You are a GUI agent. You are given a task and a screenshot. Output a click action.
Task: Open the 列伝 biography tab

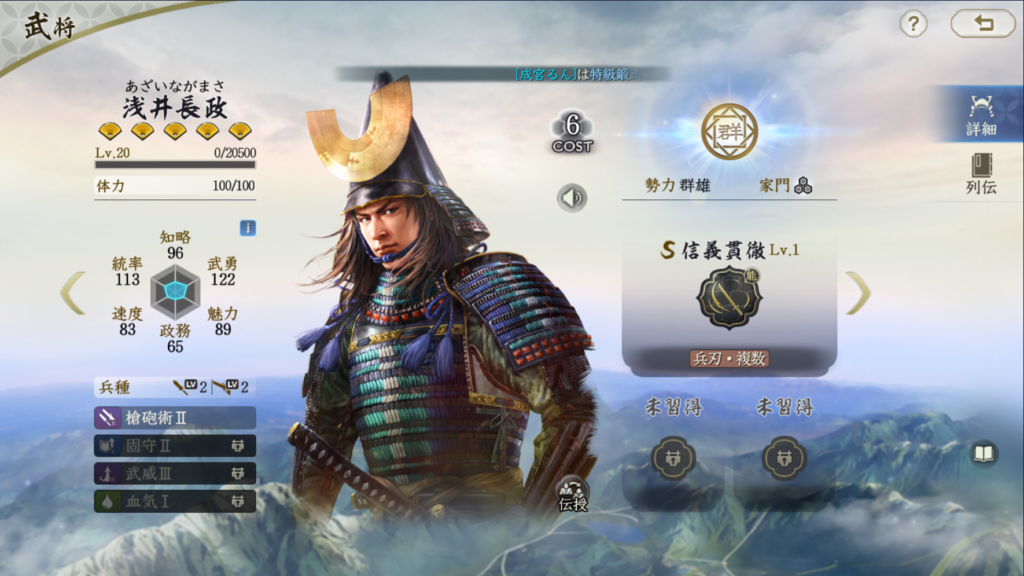(x=981, y=173)
